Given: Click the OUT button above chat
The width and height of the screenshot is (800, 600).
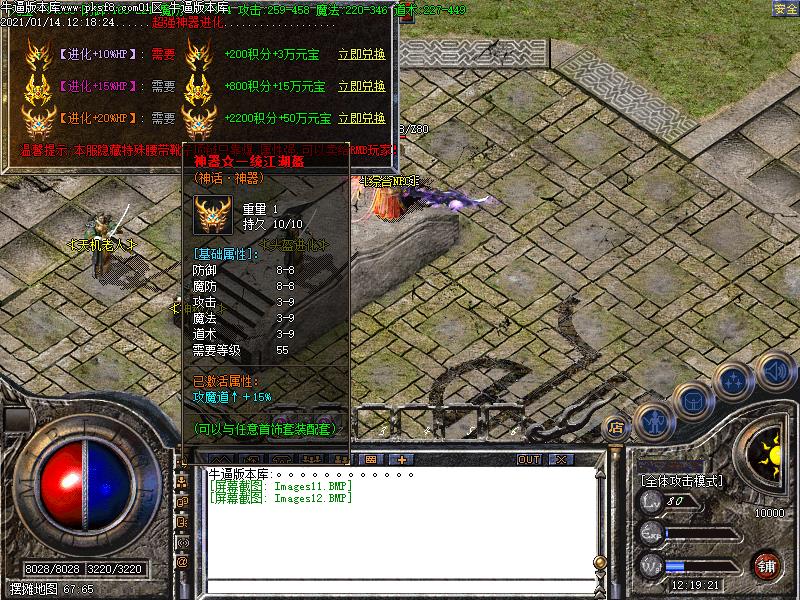Looking at the screenshot, I should coord(528,460).
